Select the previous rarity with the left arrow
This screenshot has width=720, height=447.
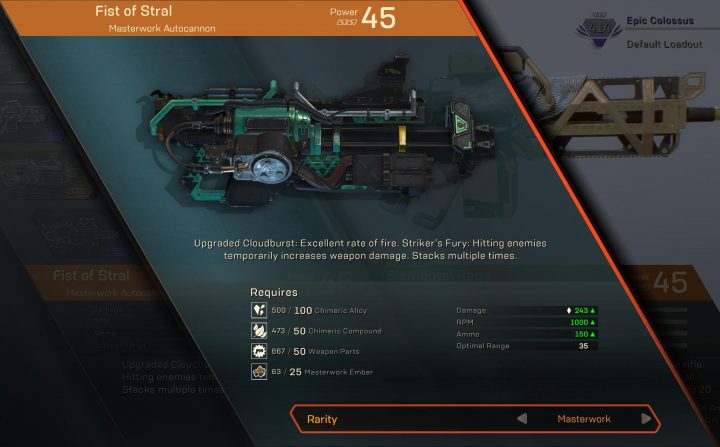[x=521, y=419]
